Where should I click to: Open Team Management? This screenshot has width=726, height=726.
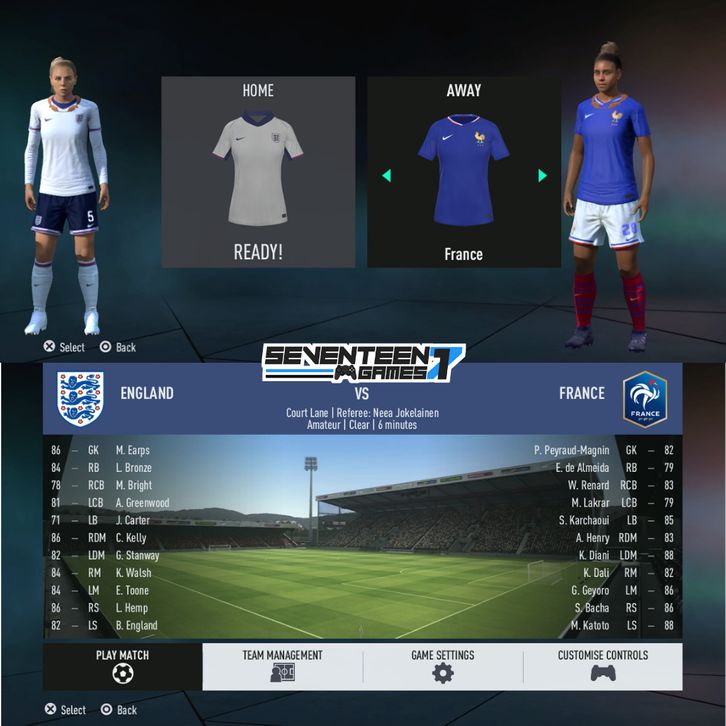pyautogui.click(x=282, y=666)
